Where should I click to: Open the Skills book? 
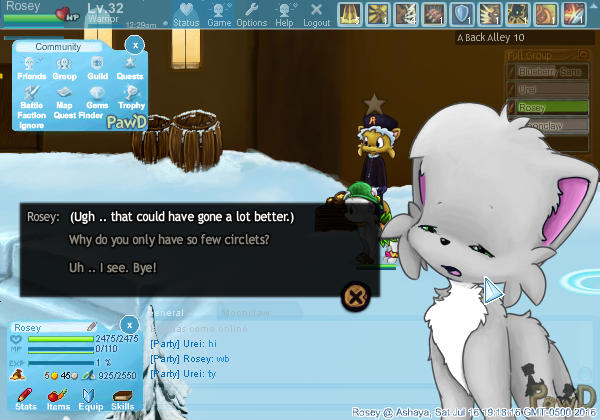(x=122, y=399)
